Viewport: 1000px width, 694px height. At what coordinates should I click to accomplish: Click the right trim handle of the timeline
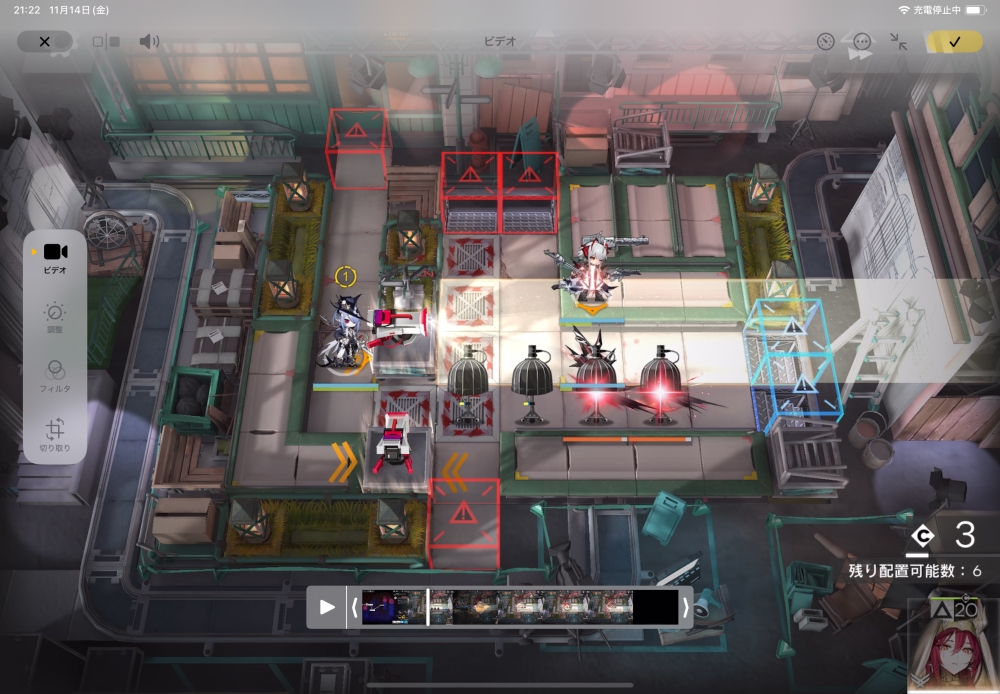[685, 607]
